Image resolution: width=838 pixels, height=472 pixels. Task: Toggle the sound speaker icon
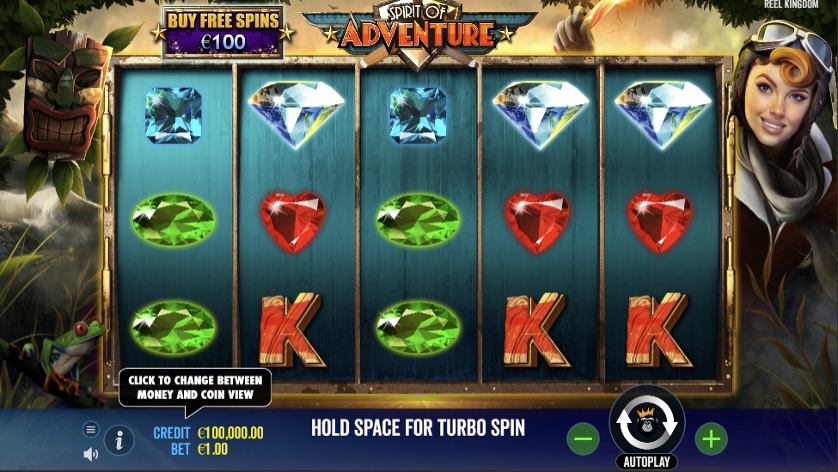tap(91, 453)
